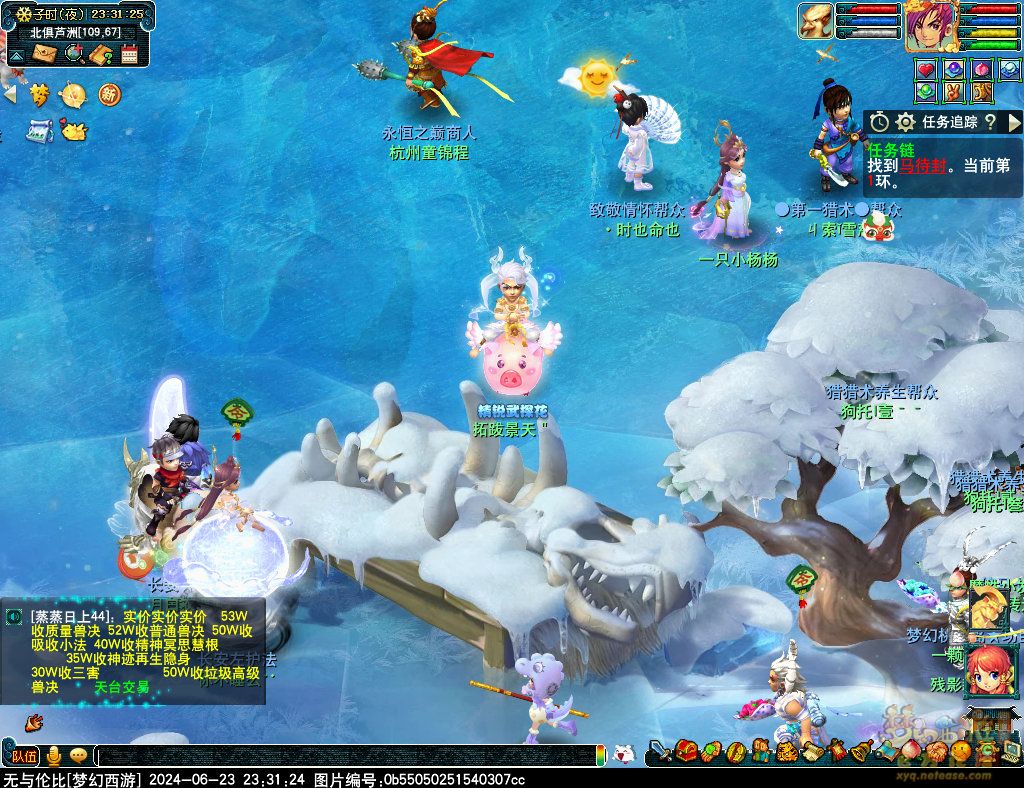Viewport: 1024px width, 788px height.
Task: Open the scroll painting icon
Action: [x=40, y=130]
